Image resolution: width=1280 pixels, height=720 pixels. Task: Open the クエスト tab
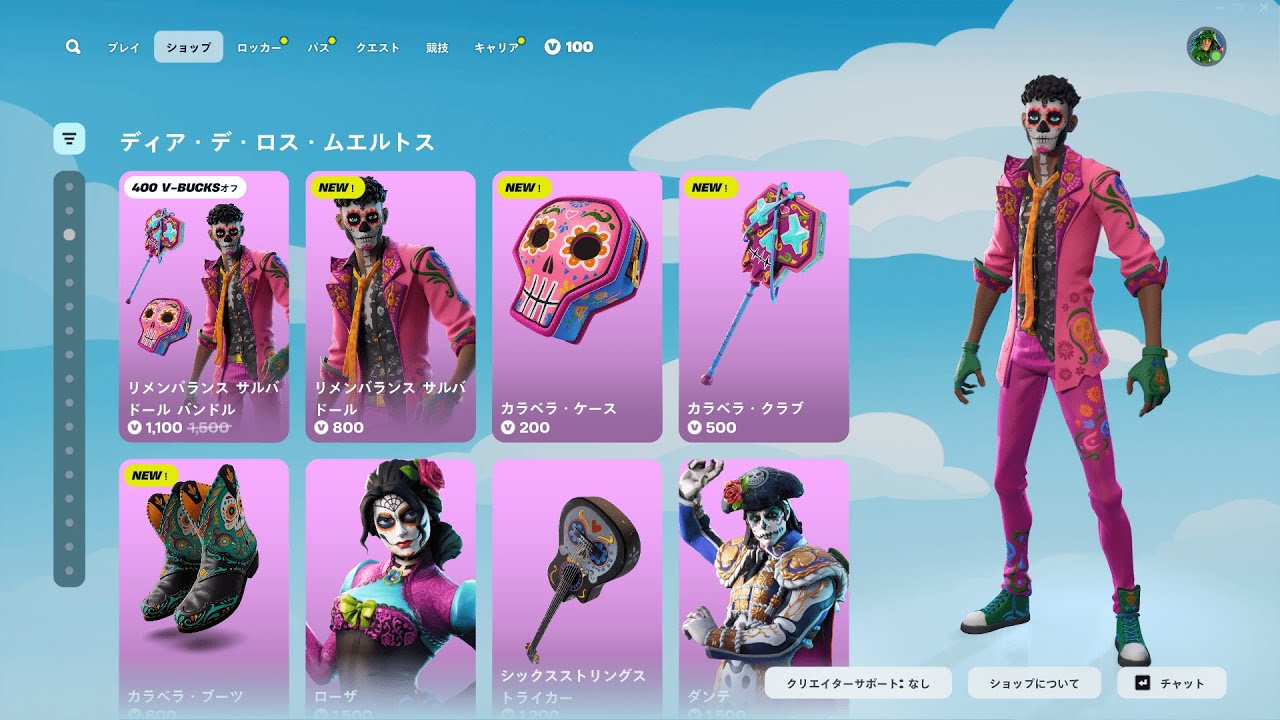point(378,47)
